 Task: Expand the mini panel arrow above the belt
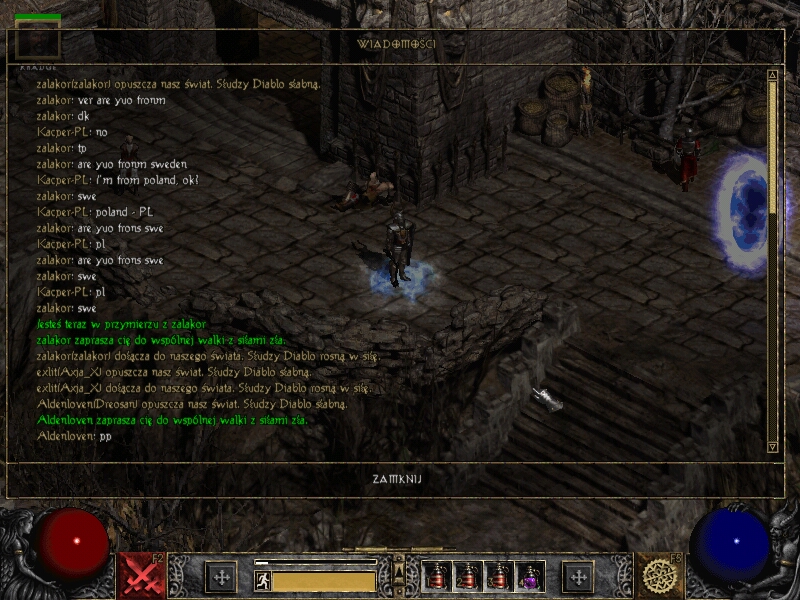click(x=399, y=566)
